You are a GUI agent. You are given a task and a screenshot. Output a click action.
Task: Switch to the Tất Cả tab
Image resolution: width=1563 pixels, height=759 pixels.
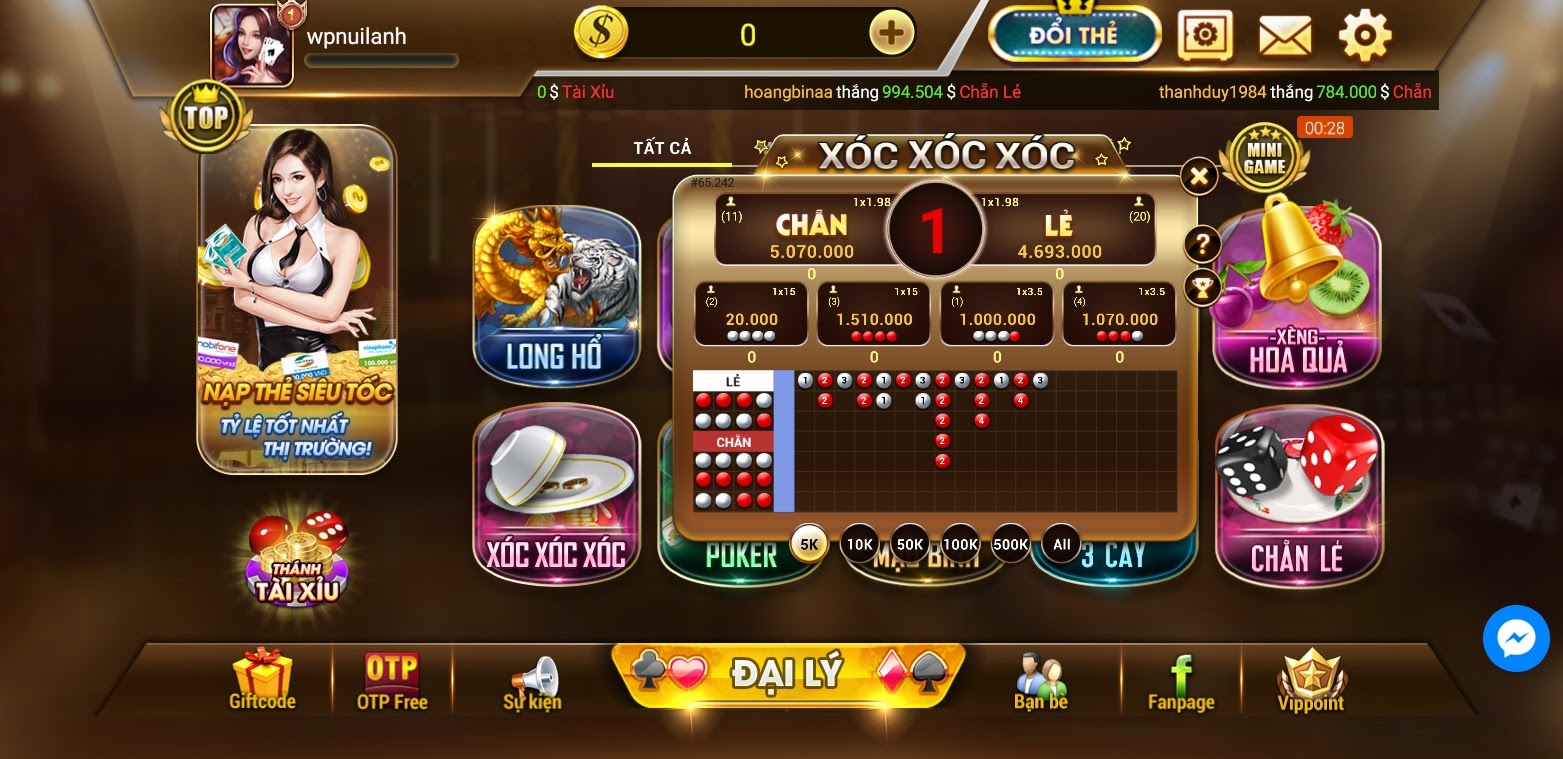click(662, 148)
